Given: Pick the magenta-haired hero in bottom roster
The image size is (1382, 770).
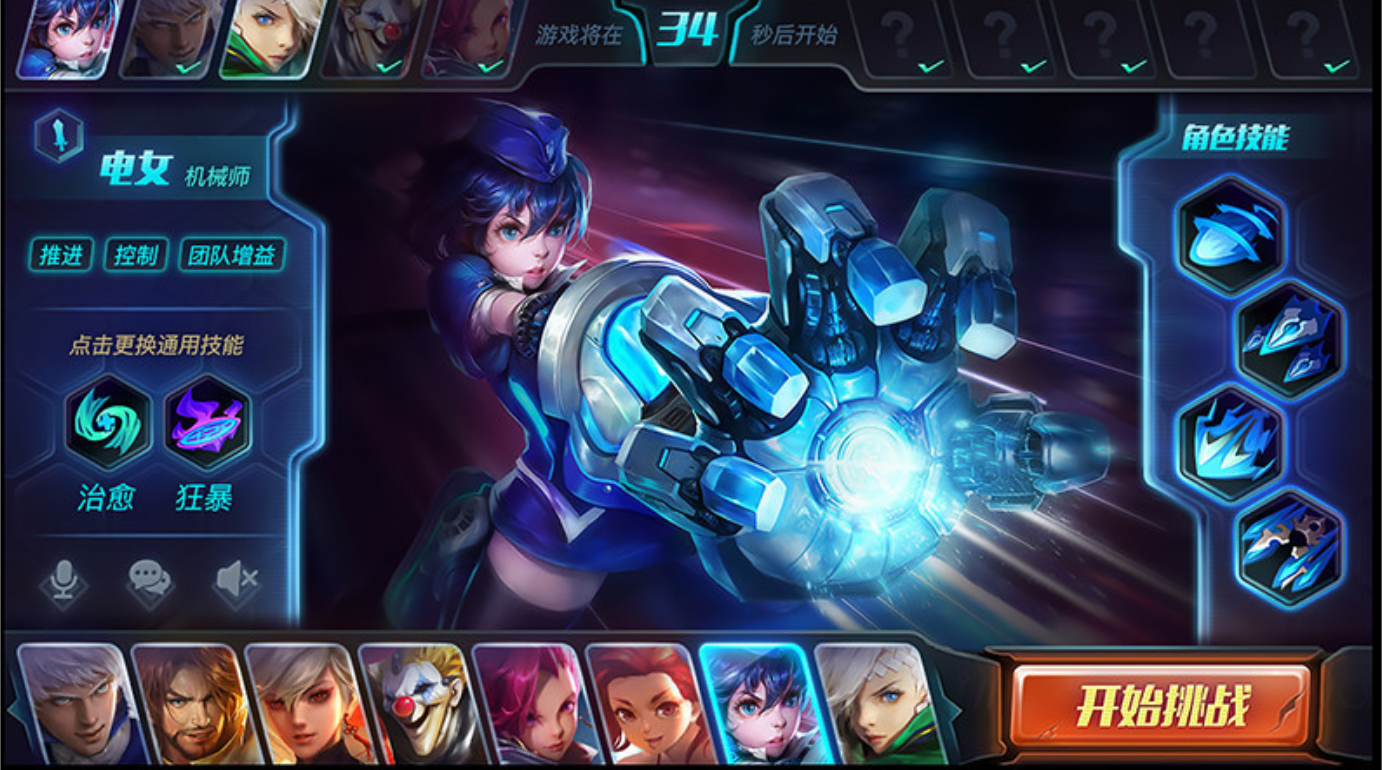Looking at the screenshot, I should [527, 703].
